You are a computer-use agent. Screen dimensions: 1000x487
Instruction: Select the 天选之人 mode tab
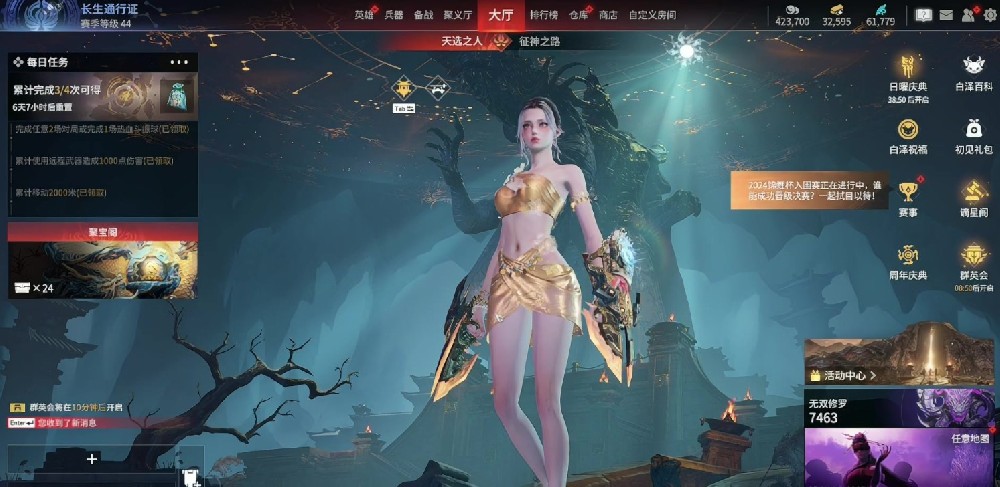[x=461, y=41]
